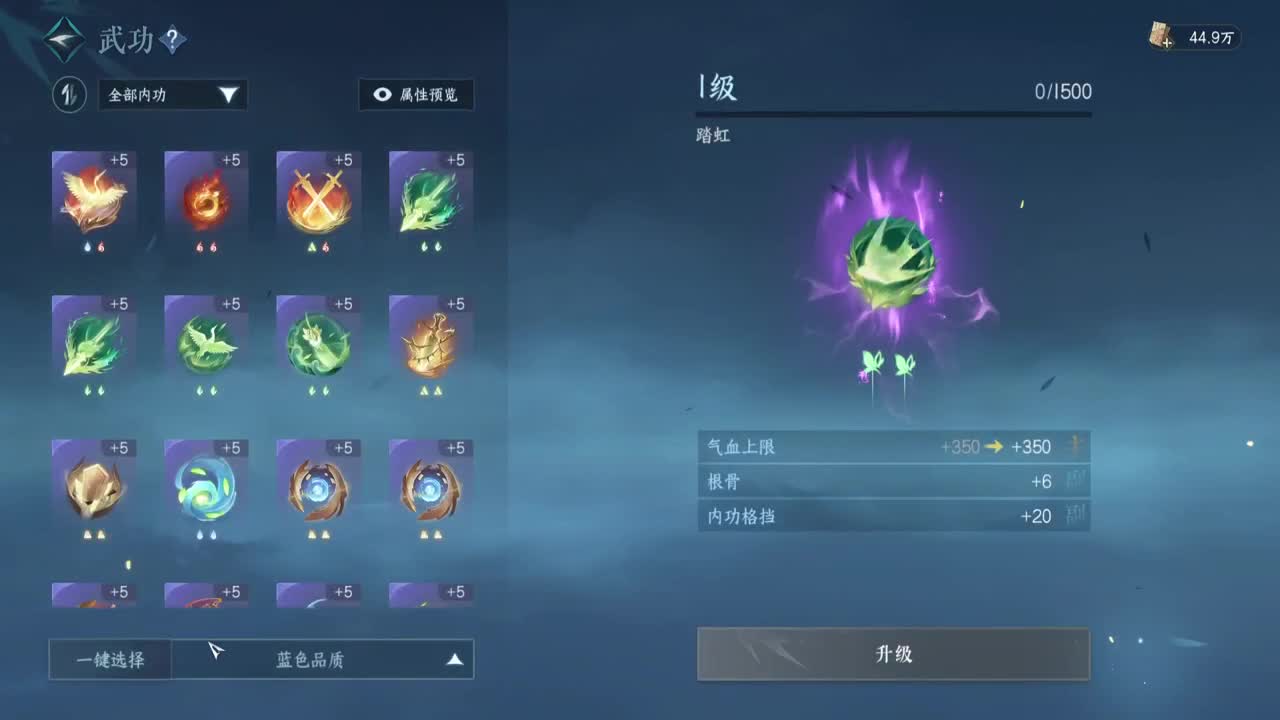
Task: Click the crossed swords inner skill icon
Action: click(318, 197)
